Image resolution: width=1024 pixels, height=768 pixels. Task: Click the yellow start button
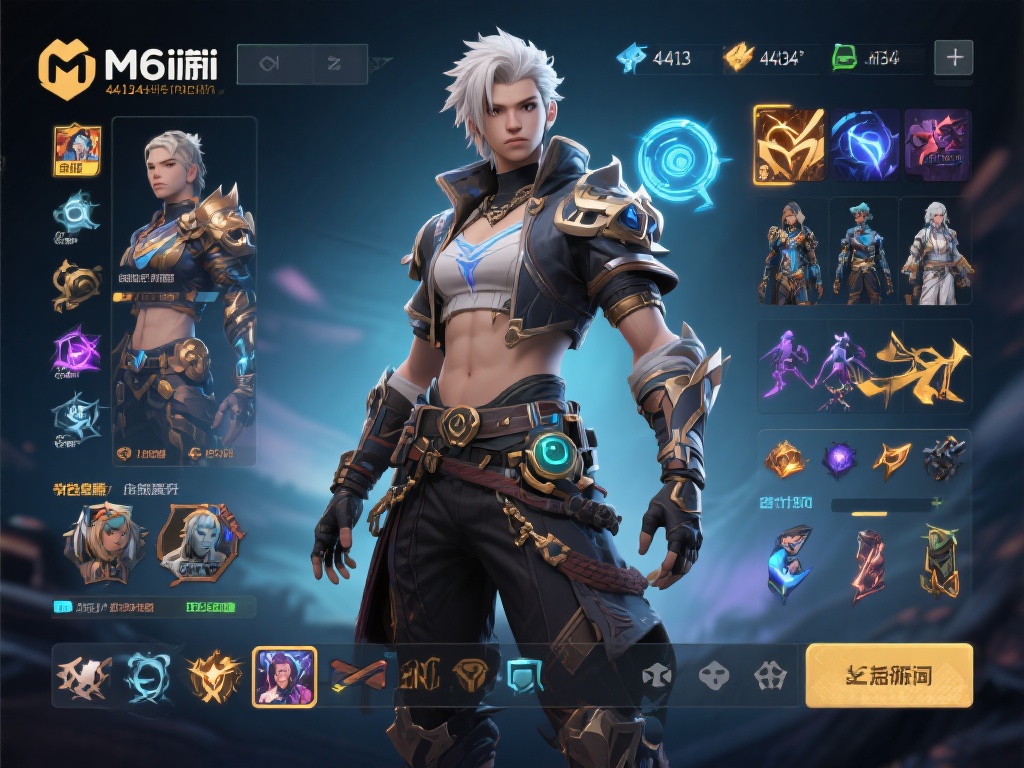889,675
